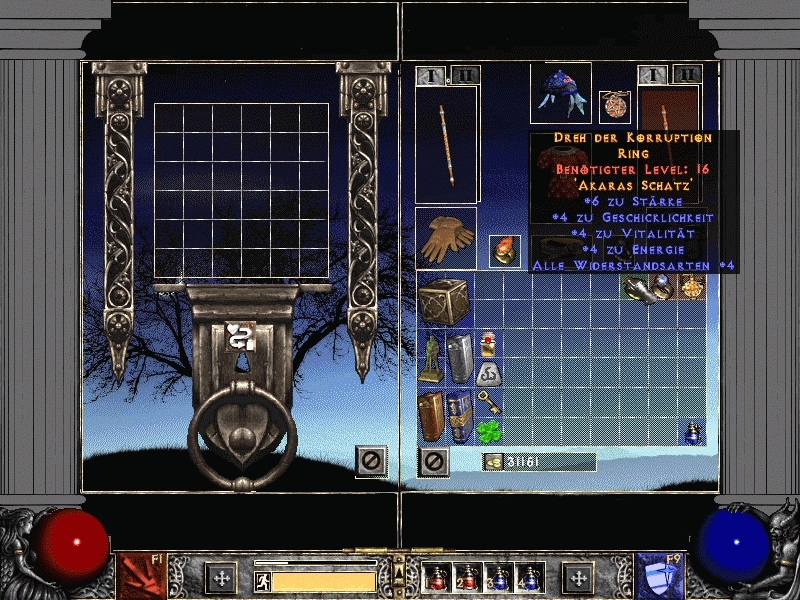Screen dimensions: 800x600
Task: Select the green clover charm
Action: (489, 431)
